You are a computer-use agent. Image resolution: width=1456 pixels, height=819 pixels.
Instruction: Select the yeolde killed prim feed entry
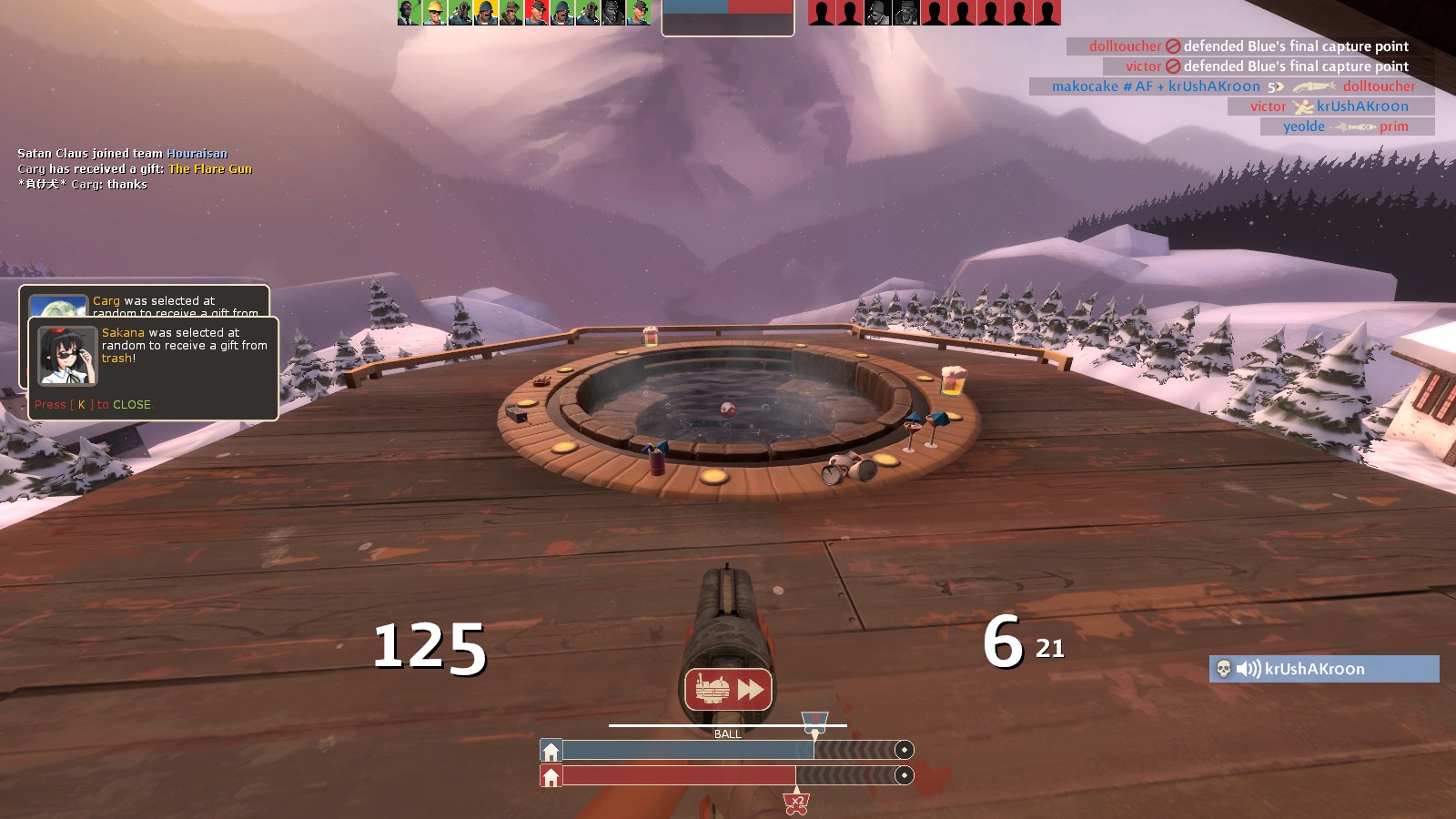coord(1347,126)
